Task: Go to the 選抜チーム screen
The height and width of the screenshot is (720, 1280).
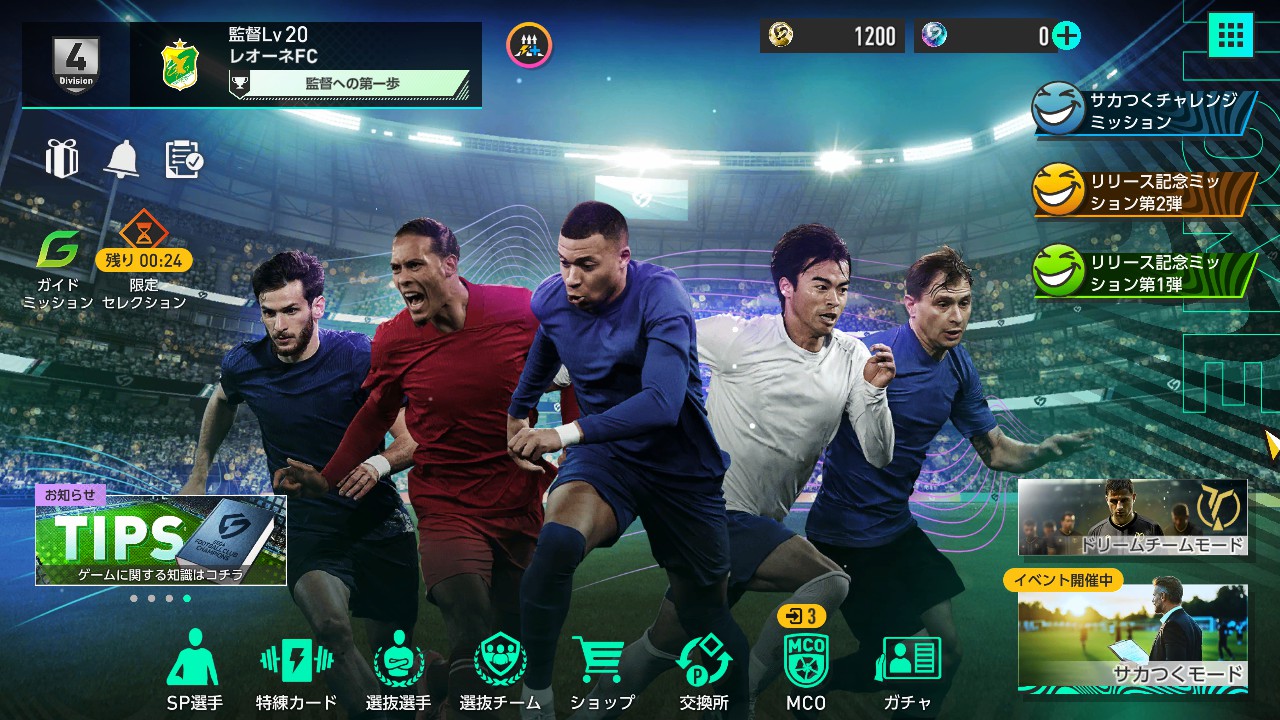Action: tap(500, 668)
